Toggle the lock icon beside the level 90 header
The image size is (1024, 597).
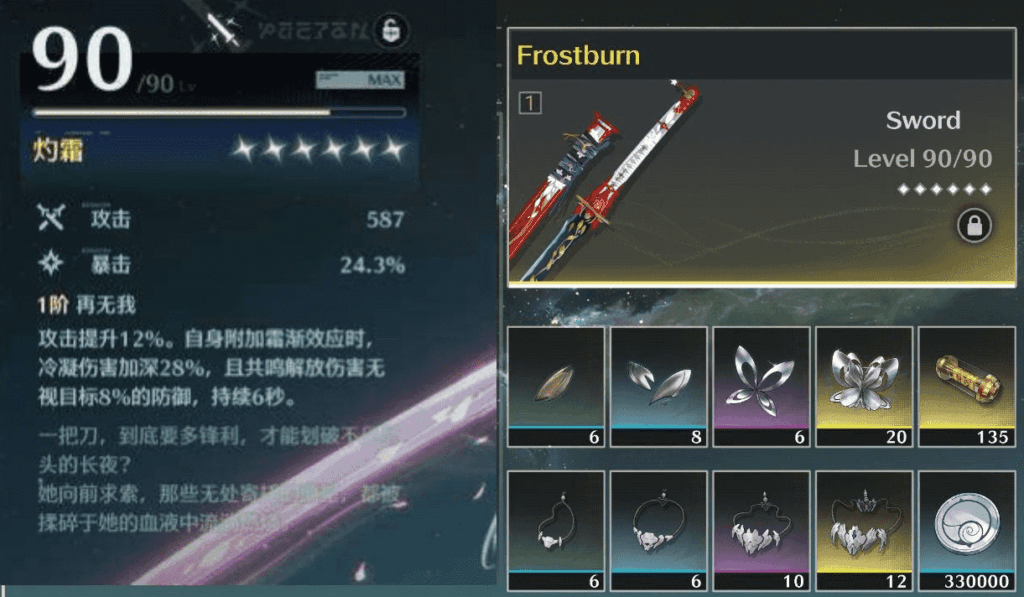[390, 31]
